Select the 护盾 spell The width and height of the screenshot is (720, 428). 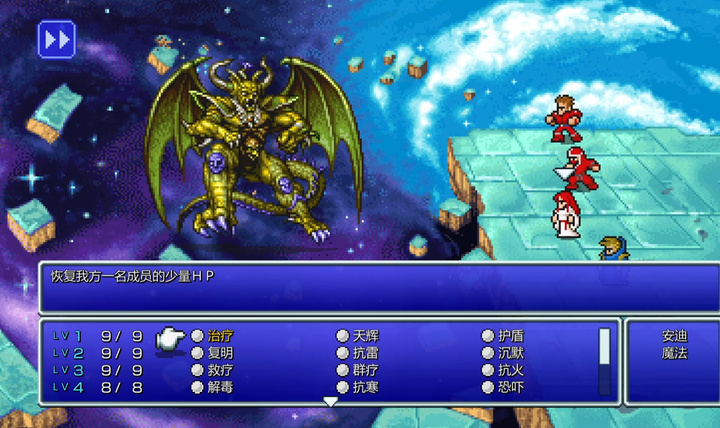[x=510, y=336]
